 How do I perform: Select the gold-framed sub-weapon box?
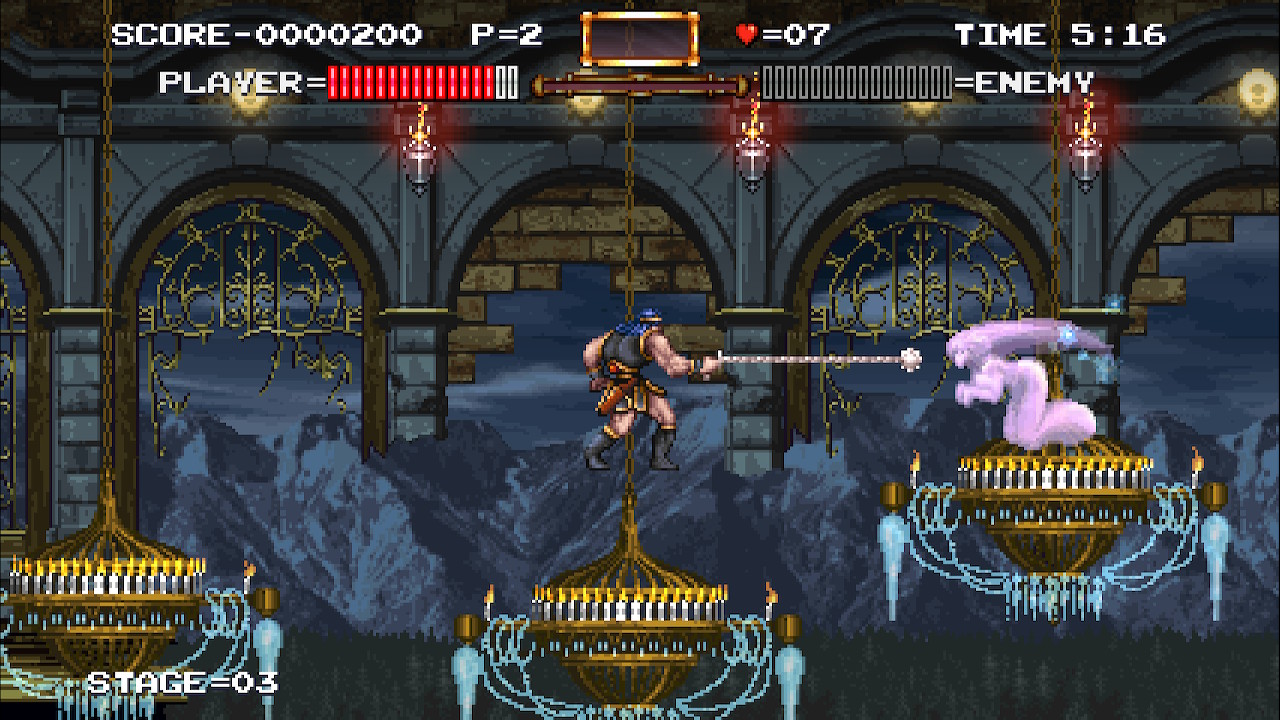[x=639, y=39]
